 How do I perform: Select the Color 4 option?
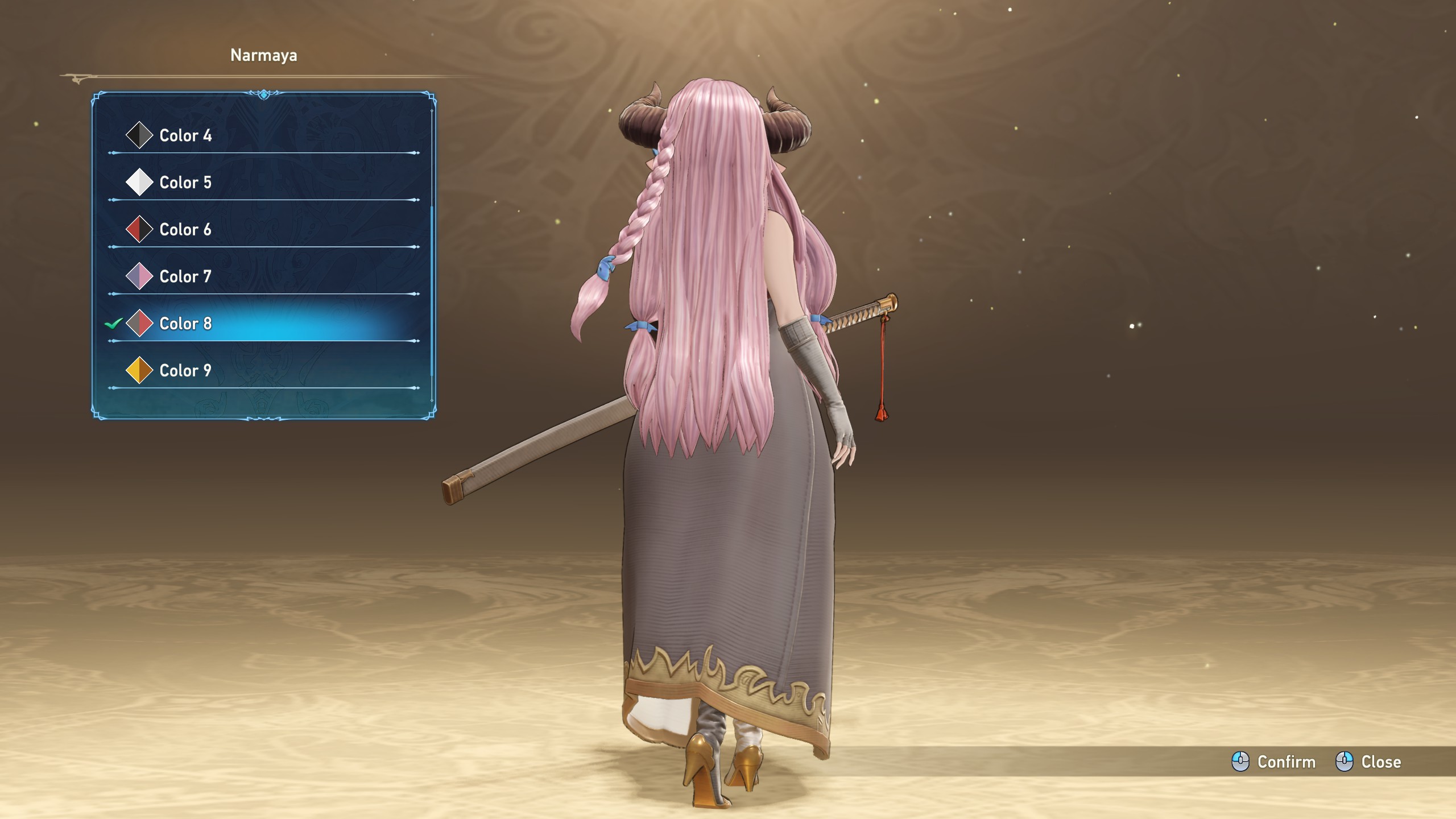point(185,135)
